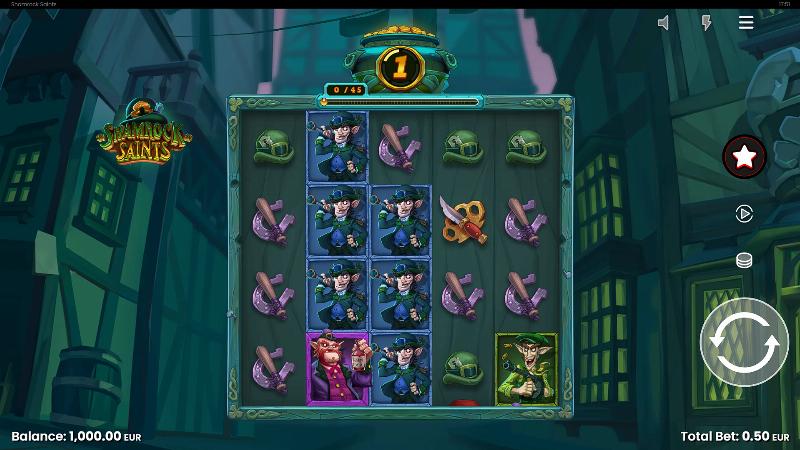Spin the reels with the circular arrows button
This screenshot has height=450, width=800.
[x=744, y=342]
